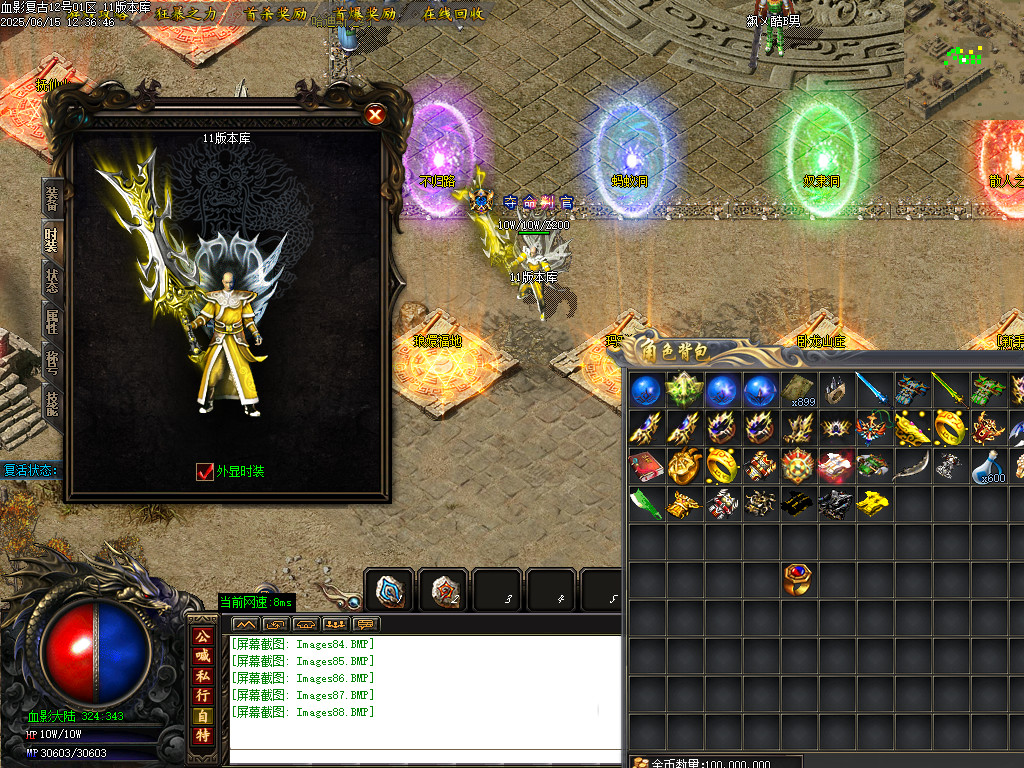Switch to the 装备 equipment tab
1024x768 pixels.
click(x=51, y=198)
